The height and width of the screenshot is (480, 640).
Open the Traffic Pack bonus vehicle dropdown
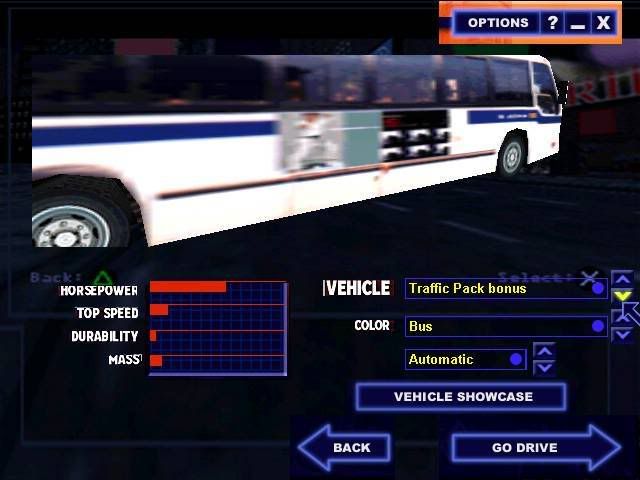[x=506, y=289]
